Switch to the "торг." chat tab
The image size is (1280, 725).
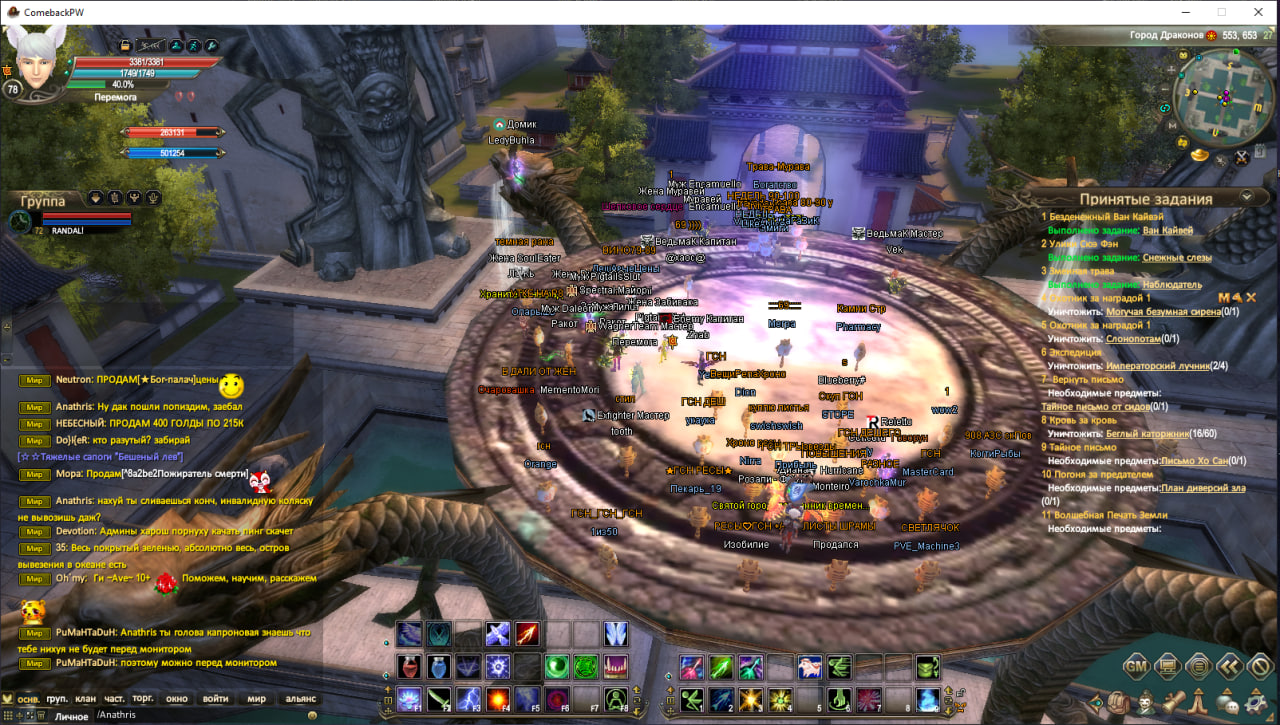(143, 699)
